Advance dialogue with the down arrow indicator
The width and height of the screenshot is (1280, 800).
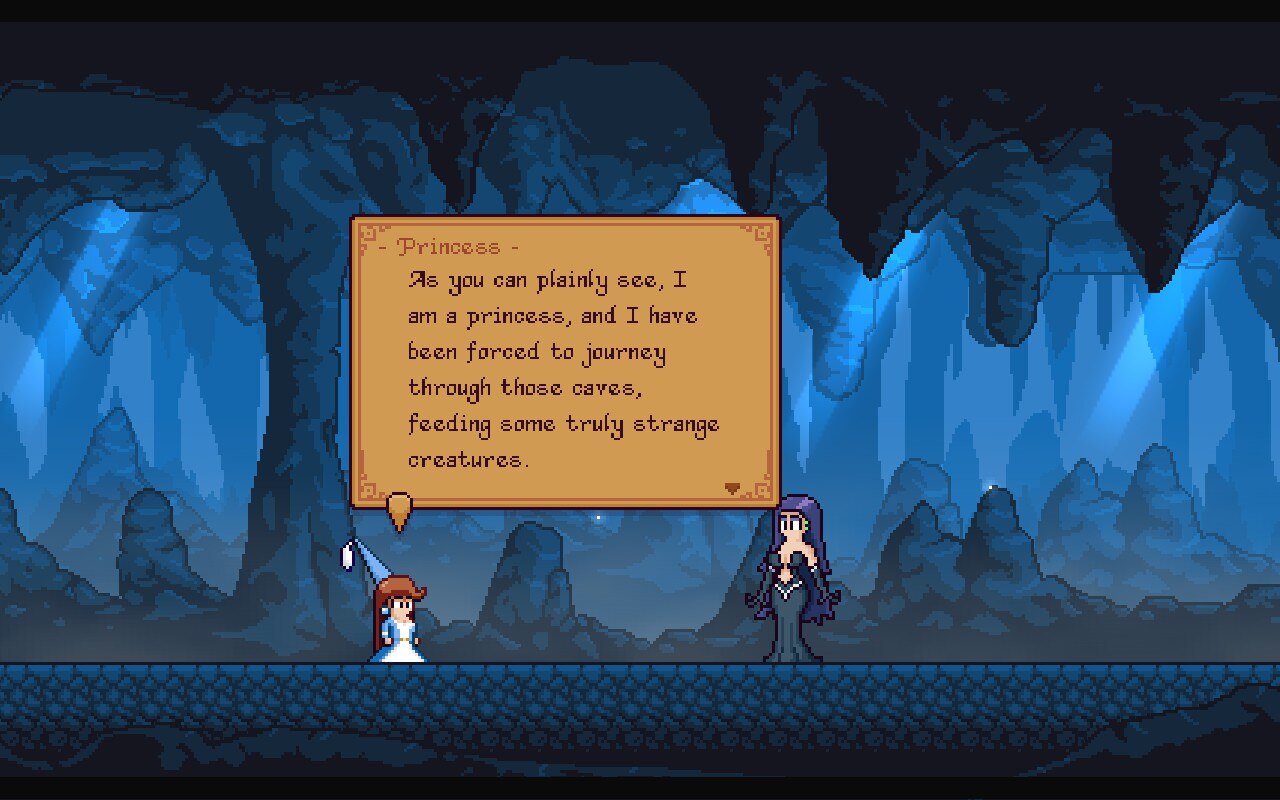pyautogui.click(x=733, y=488)
